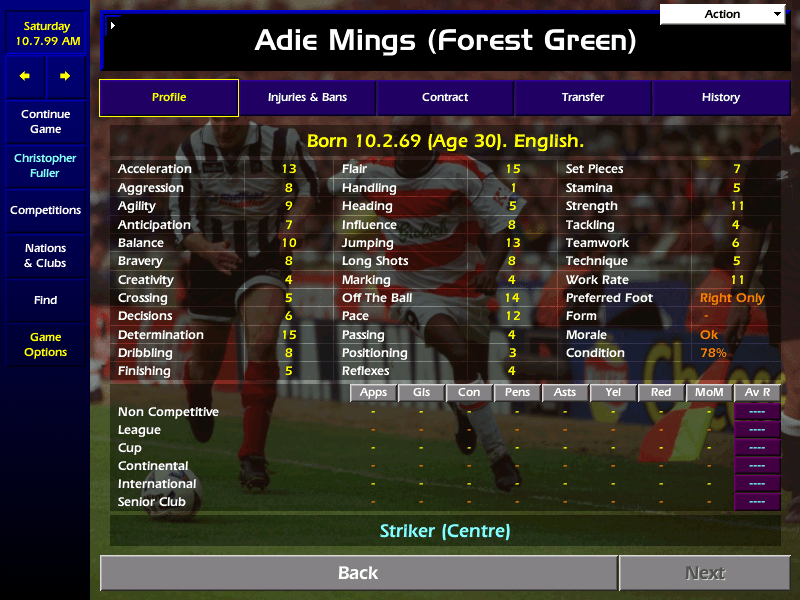Screen dimensions: 800x600
Task: View the History tab
Action: pyautogui.click(x=720, y=98)
